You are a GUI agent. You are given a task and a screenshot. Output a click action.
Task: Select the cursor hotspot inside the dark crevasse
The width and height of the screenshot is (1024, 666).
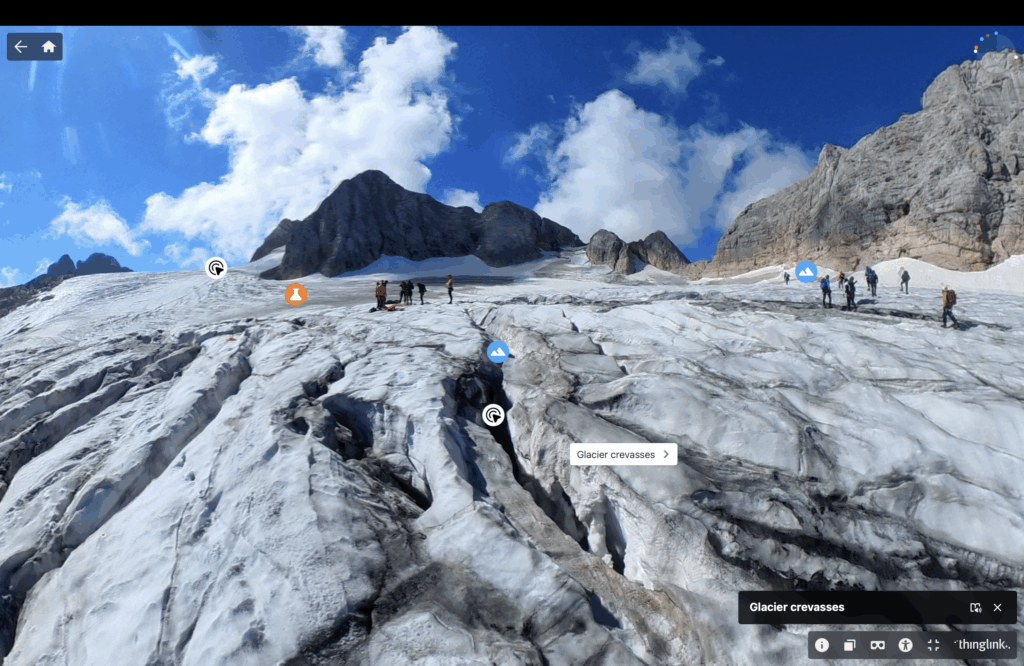click(493, 415)
